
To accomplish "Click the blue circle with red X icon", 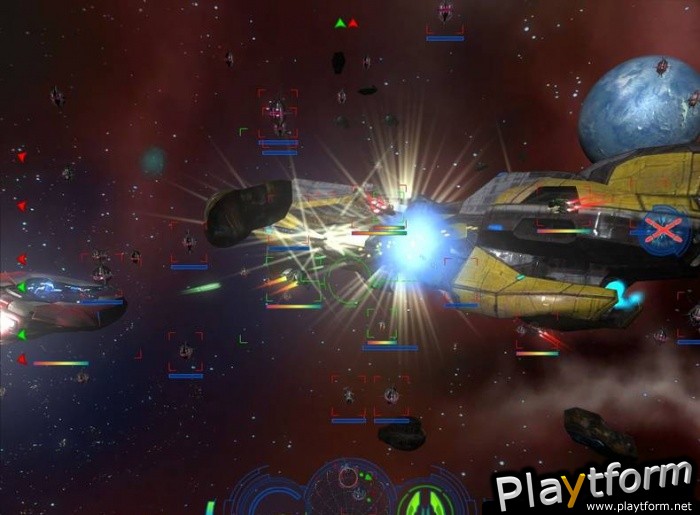I will tap(661, 233).
